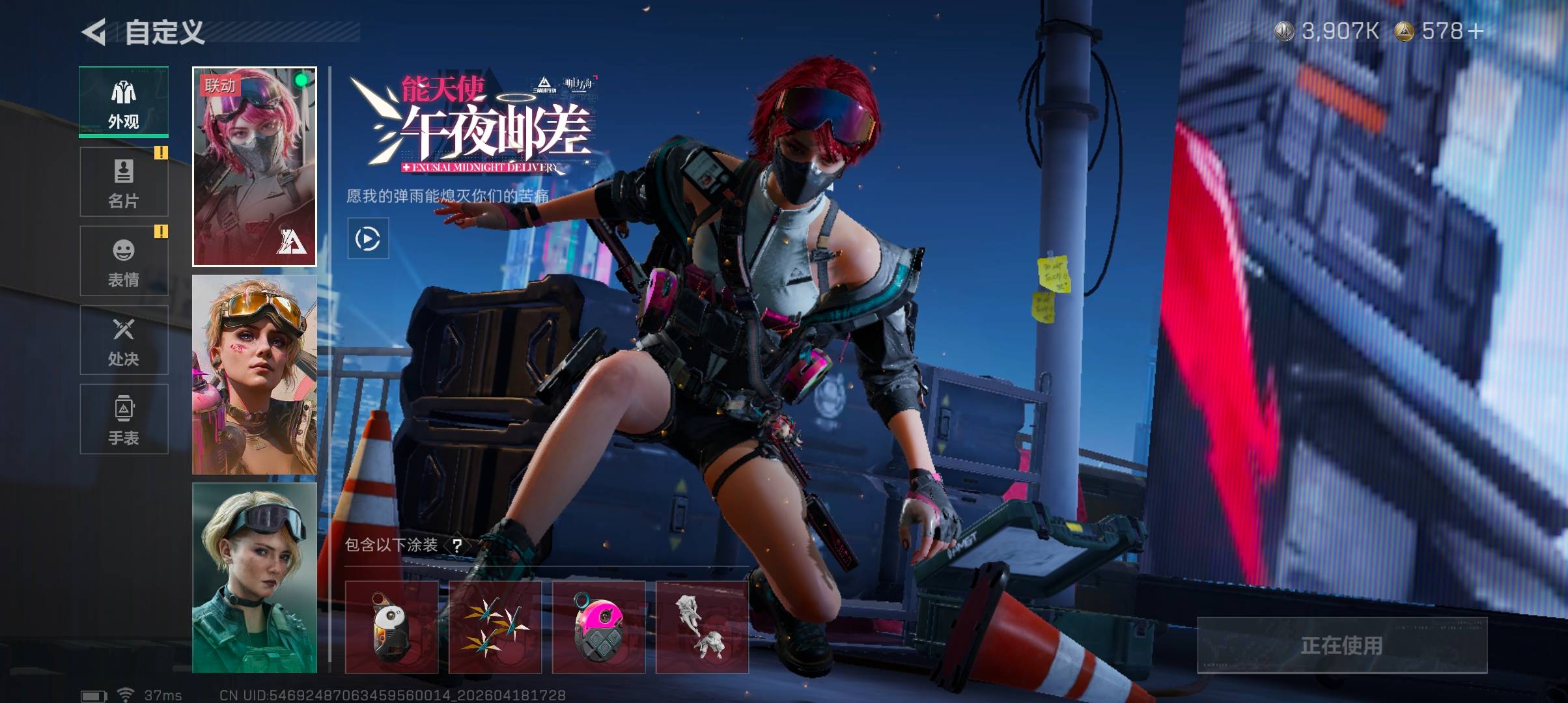Choose the skin with yellow goggles

click(x=255, y=375)
